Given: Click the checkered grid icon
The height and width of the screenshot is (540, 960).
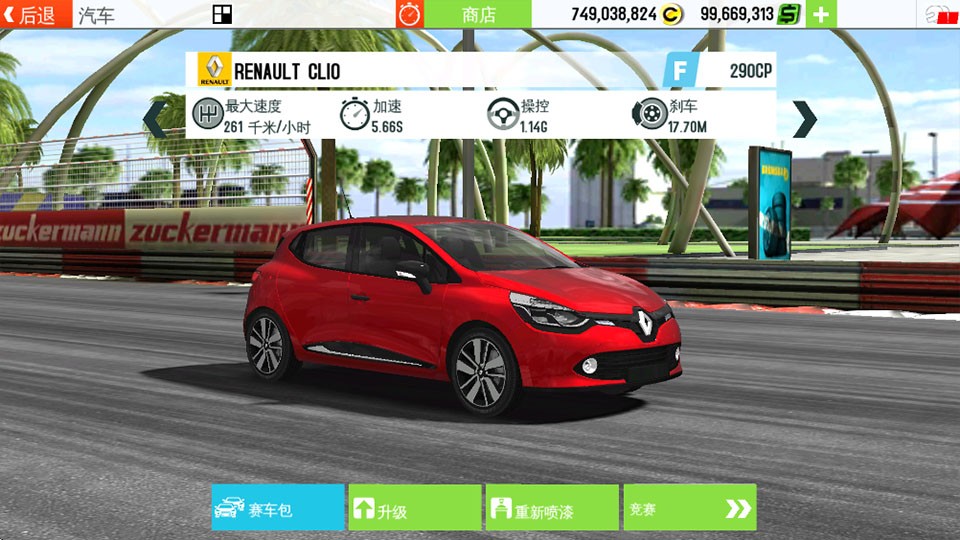Looking at the screenshot, I should (x=222, y=14).
